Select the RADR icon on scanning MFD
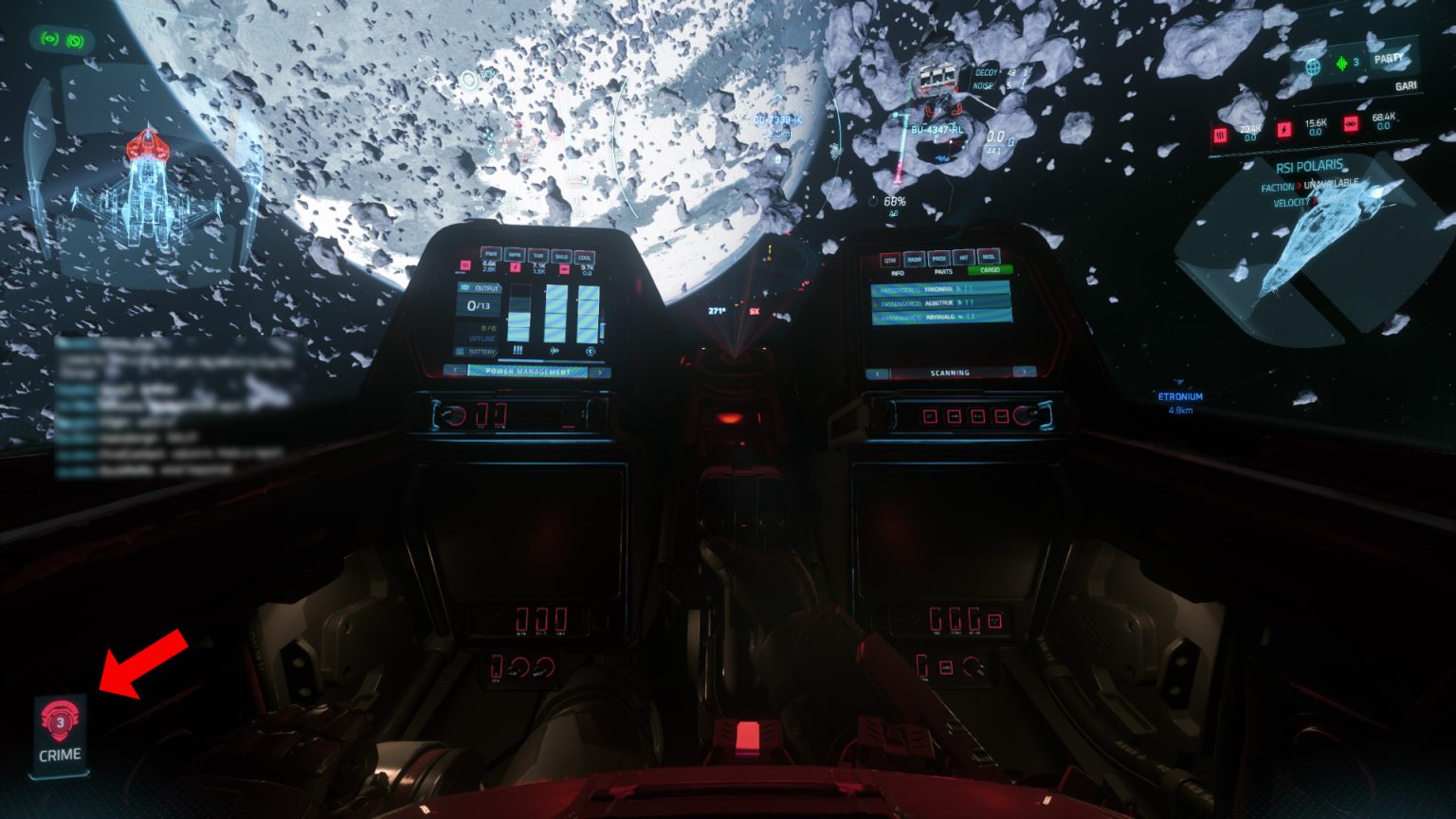 click(x=915, y=259)
